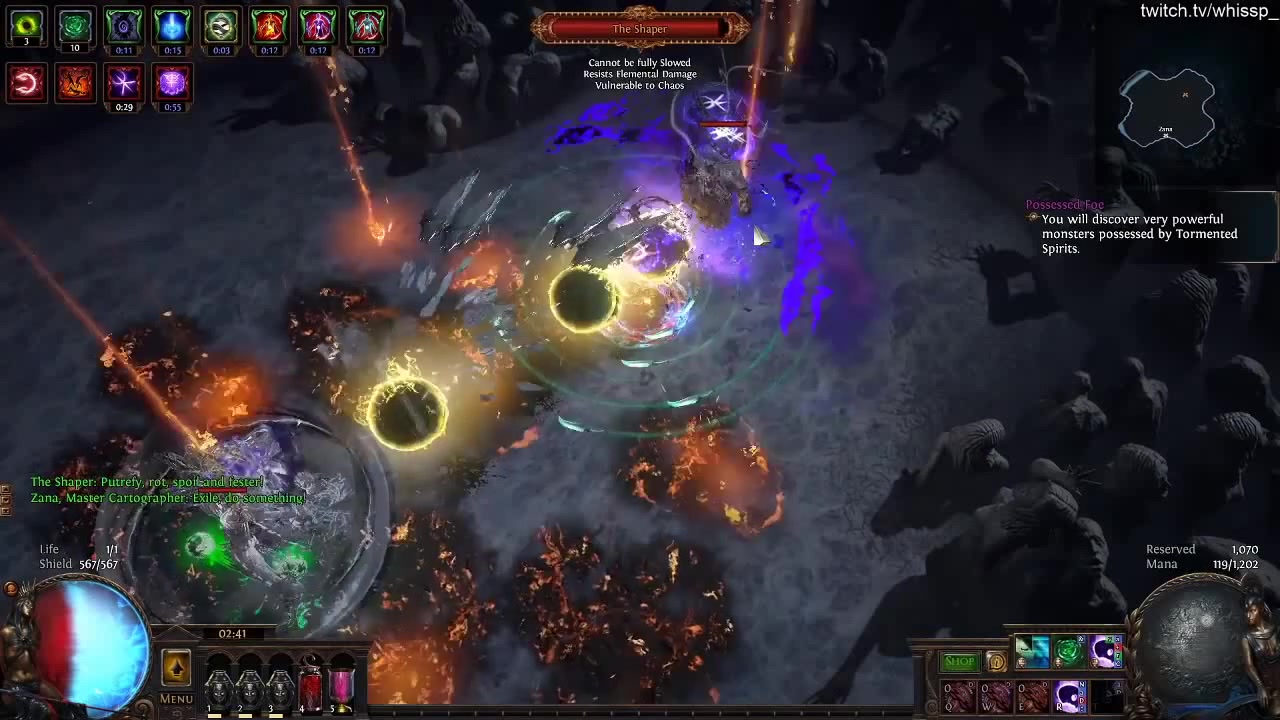Screen dimensions: 1280x720
Task: Click the purple right-mouse skill icon
Action: 1104,651
